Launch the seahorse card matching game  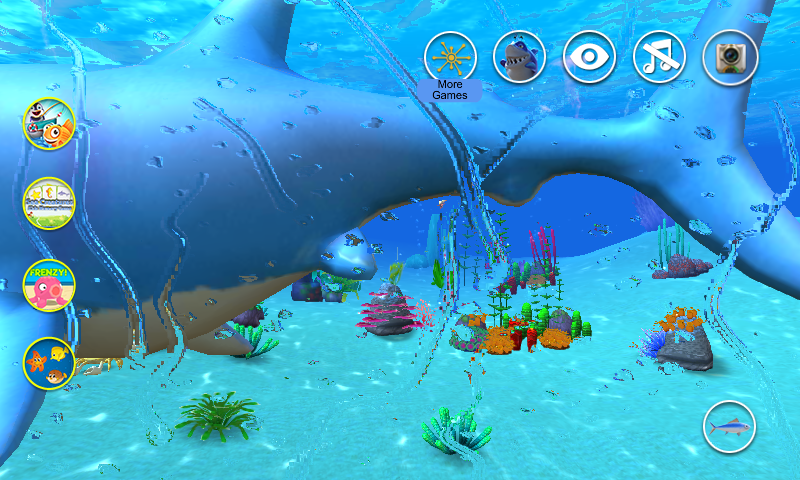(x=50, y=203)
